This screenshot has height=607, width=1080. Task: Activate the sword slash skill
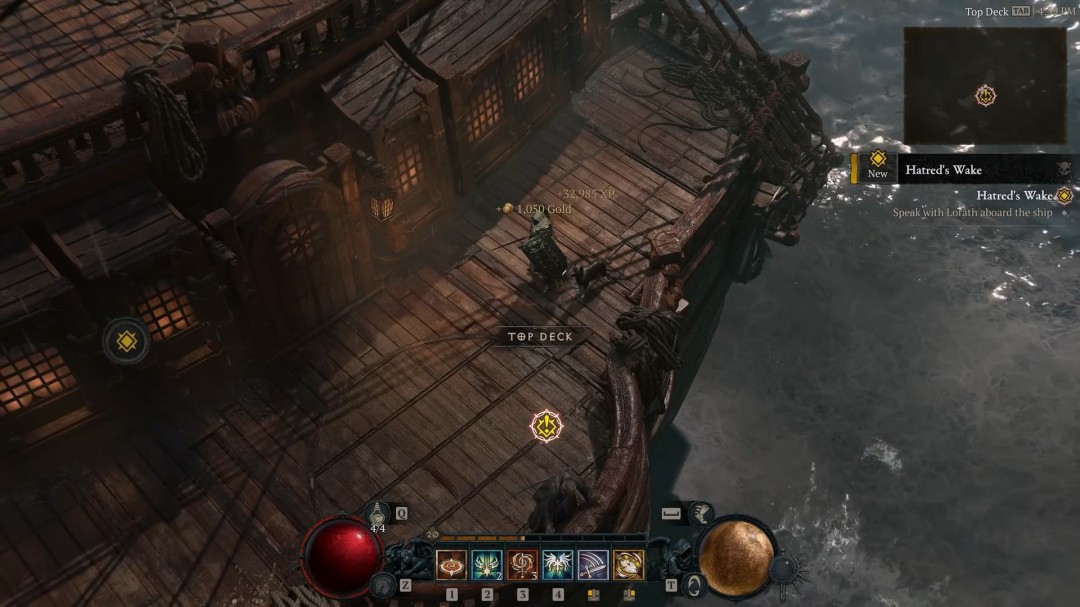[593, 565]
